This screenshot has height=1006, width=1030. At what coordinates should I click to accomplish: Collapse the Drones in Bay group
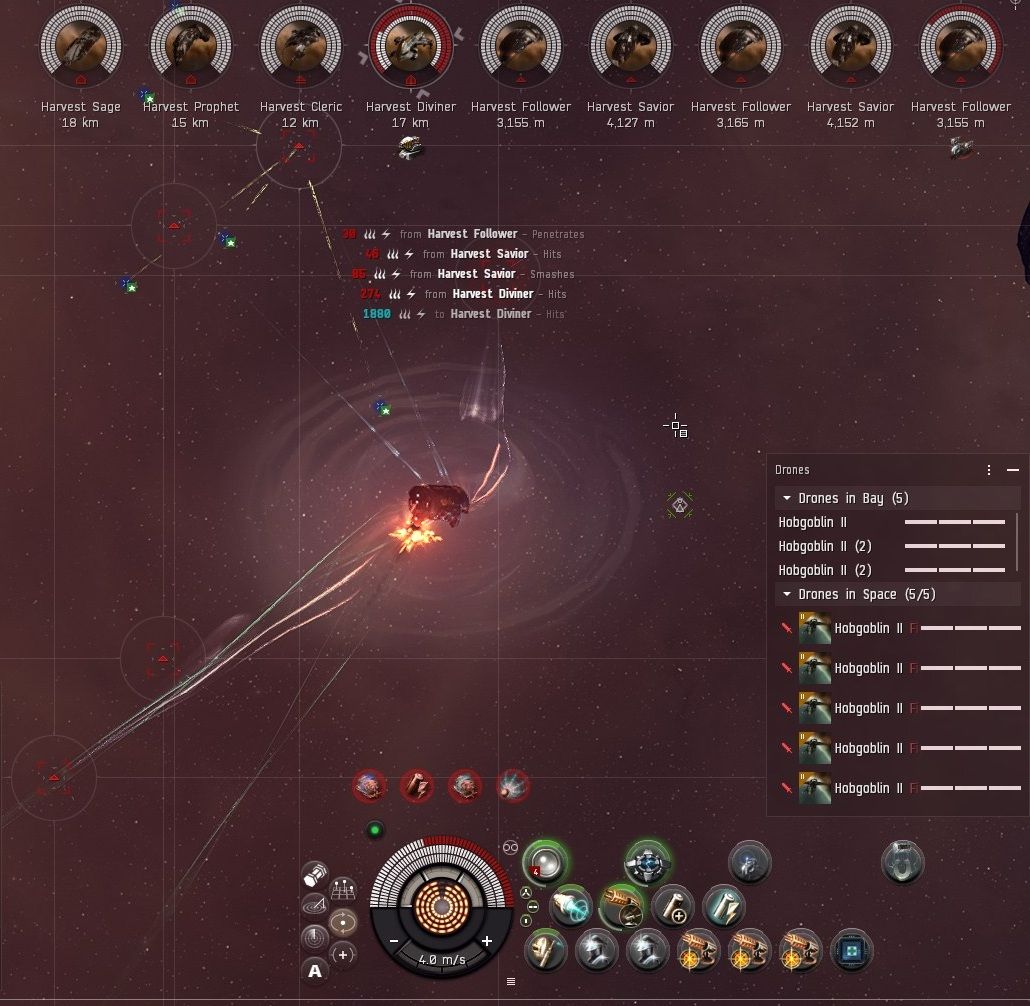point(788,498)
